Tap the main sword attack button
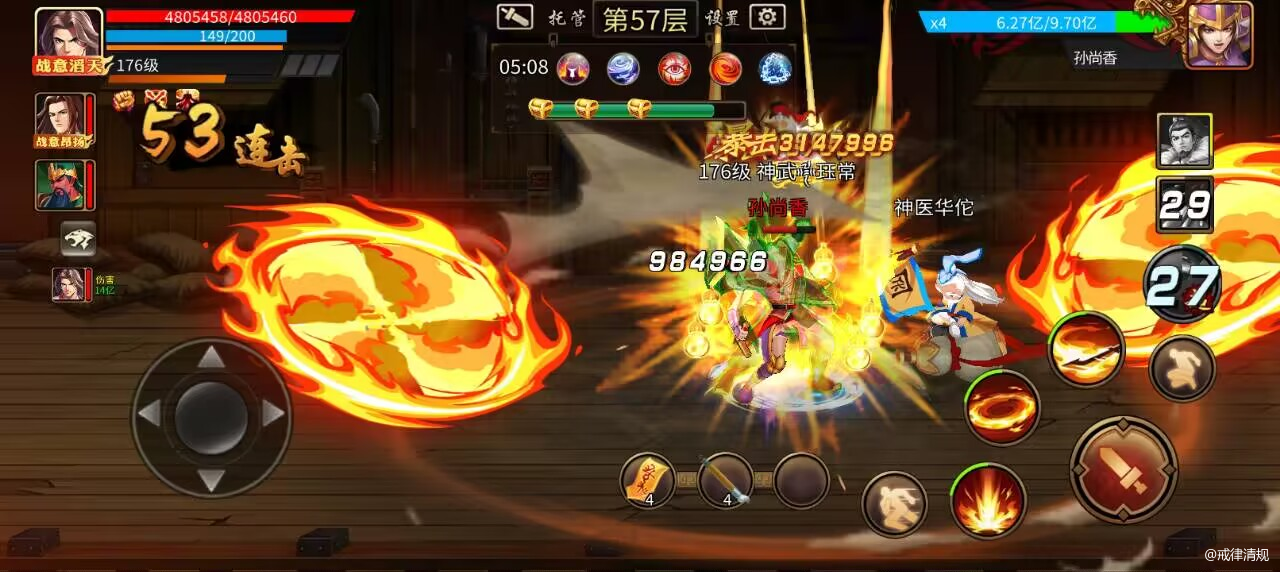Screen dimensions: 1280x572 [x=1123, y=469]
